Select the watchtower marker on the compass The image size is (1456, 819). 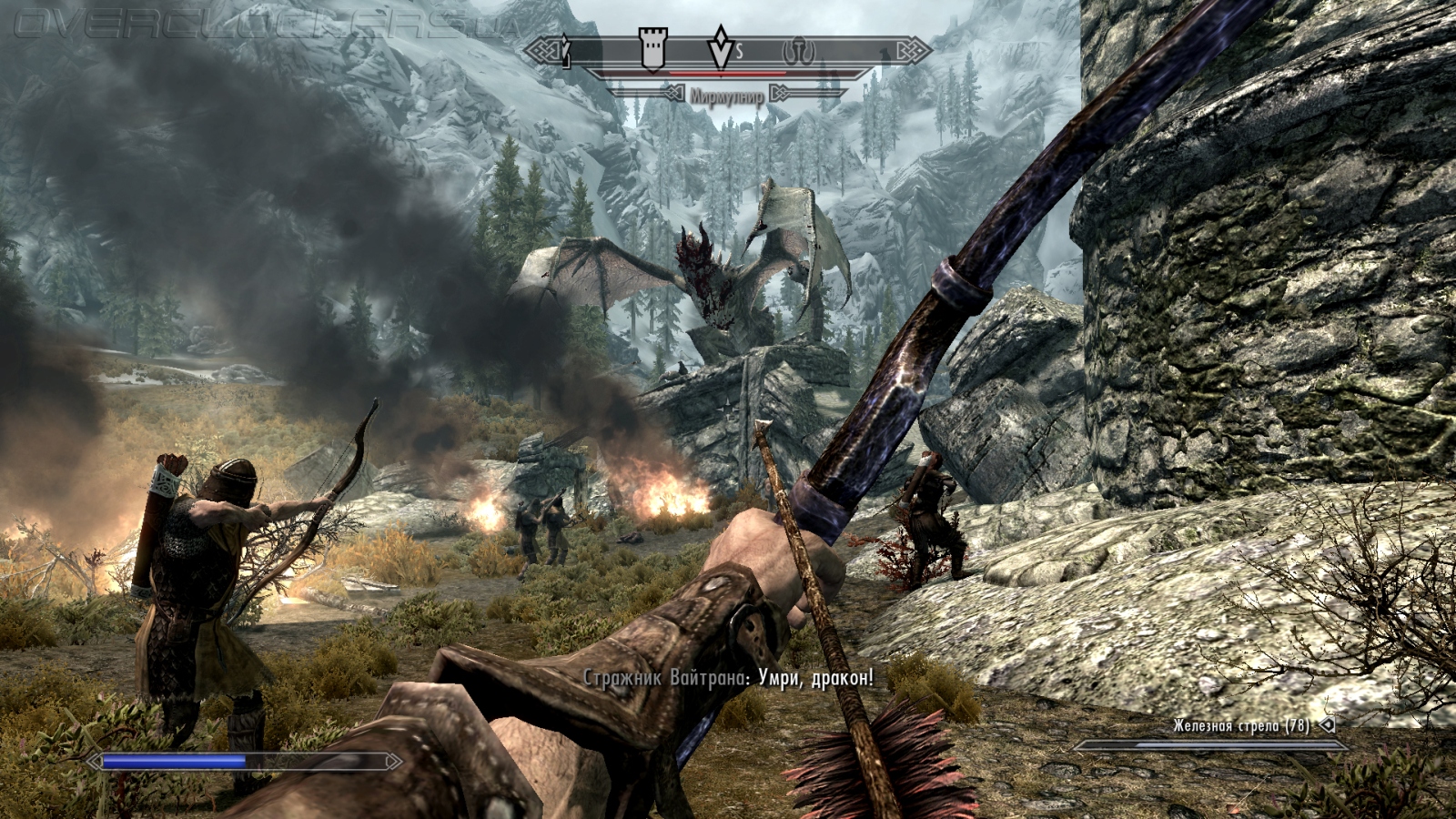coord(652,48)
